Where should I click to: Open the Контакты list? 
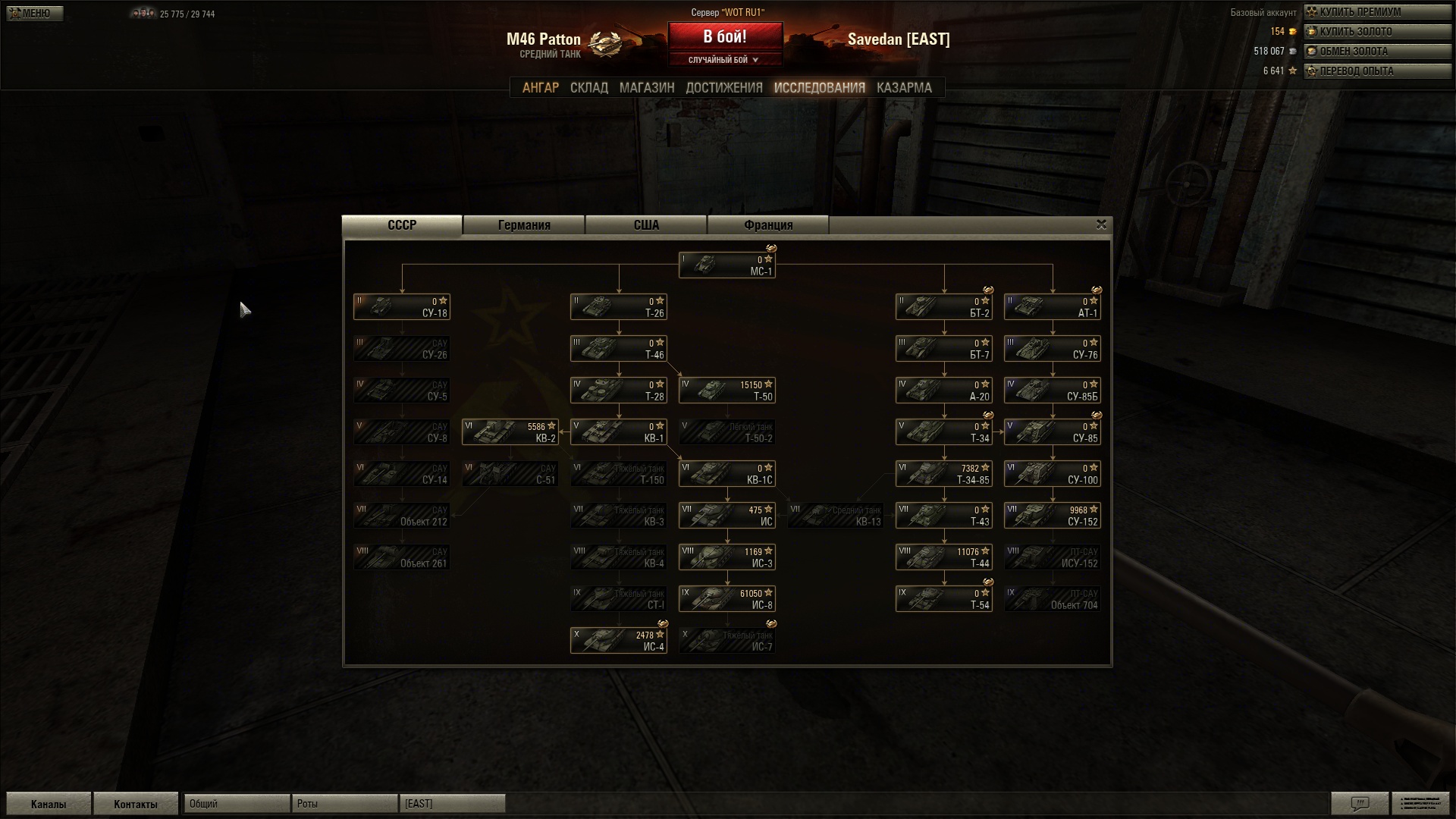[x=135, y=804]
